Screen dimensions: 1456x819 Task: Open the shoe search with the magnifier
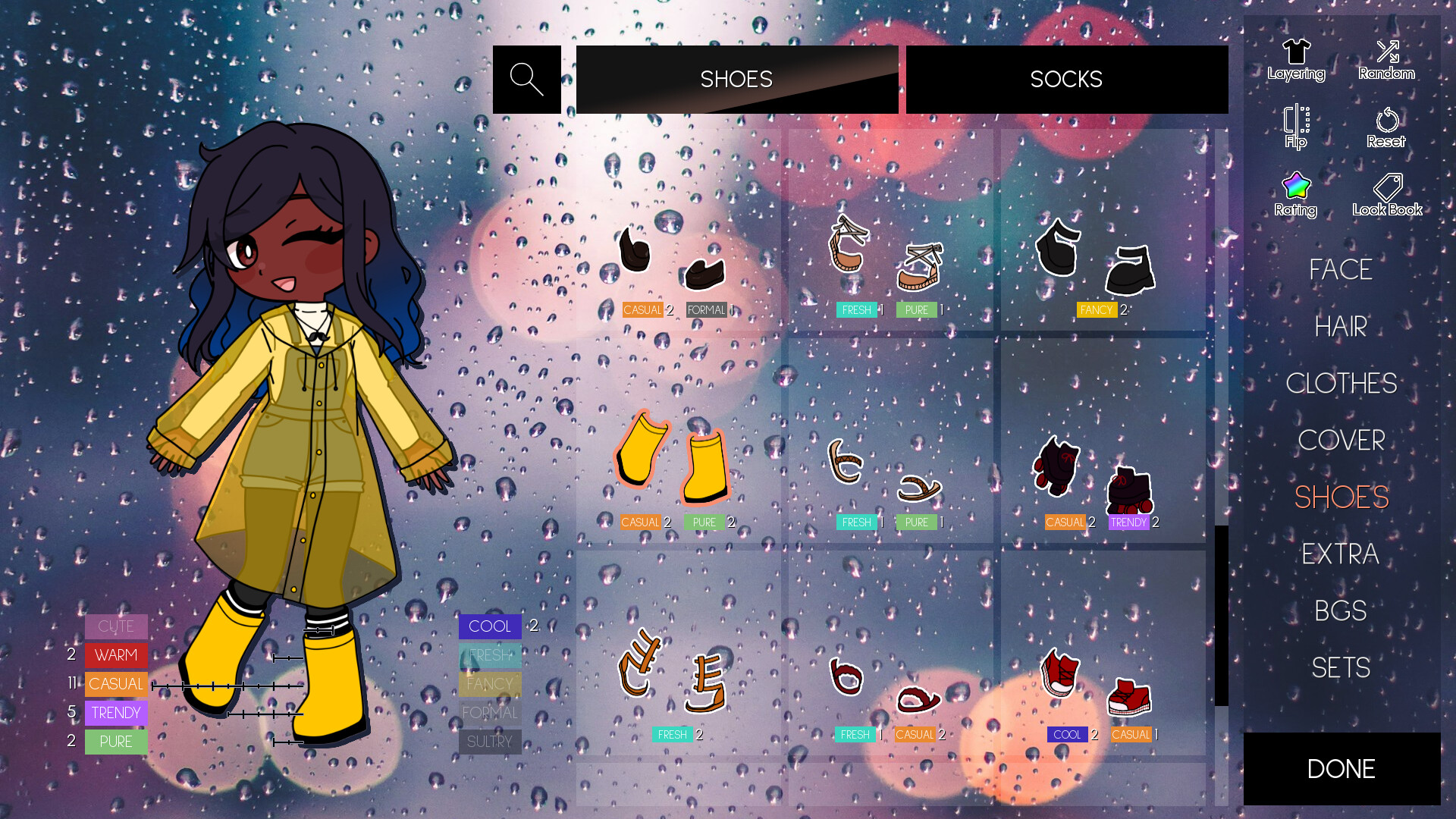click(526, 79)
